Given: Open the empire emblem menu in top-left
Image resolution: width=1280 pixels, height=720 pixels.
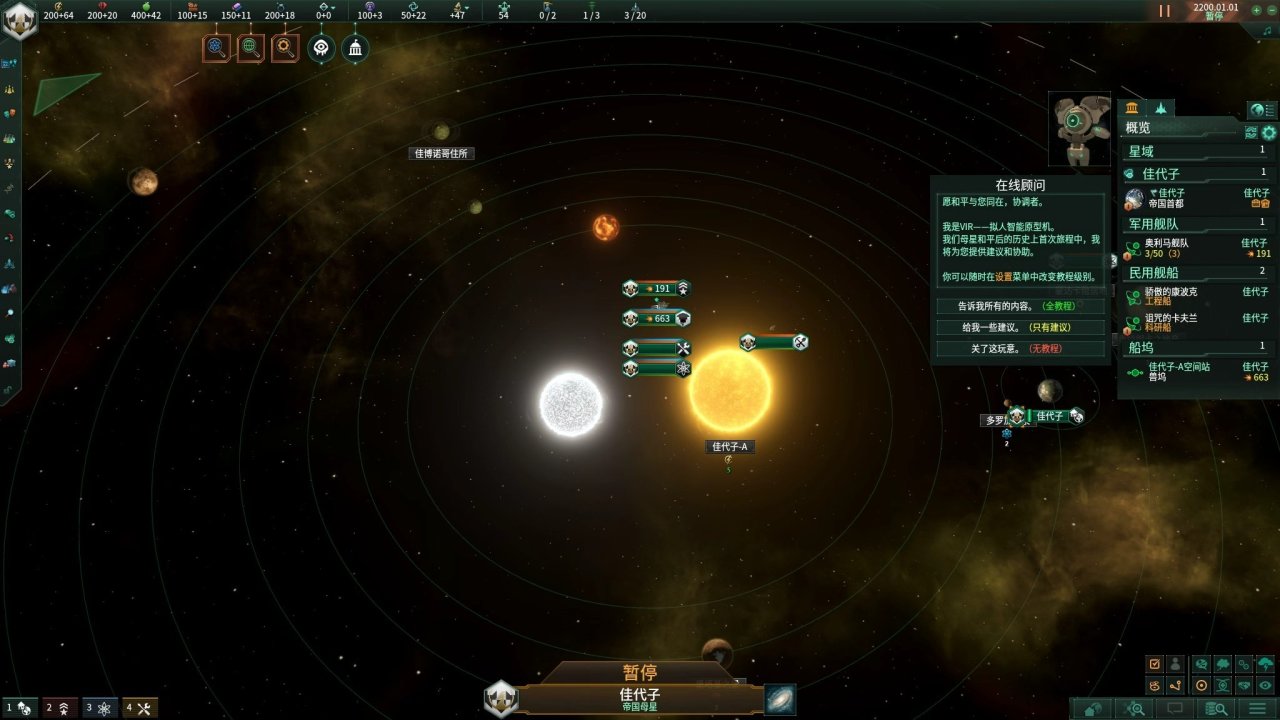Looking at the screenshot, I should 19,20.
